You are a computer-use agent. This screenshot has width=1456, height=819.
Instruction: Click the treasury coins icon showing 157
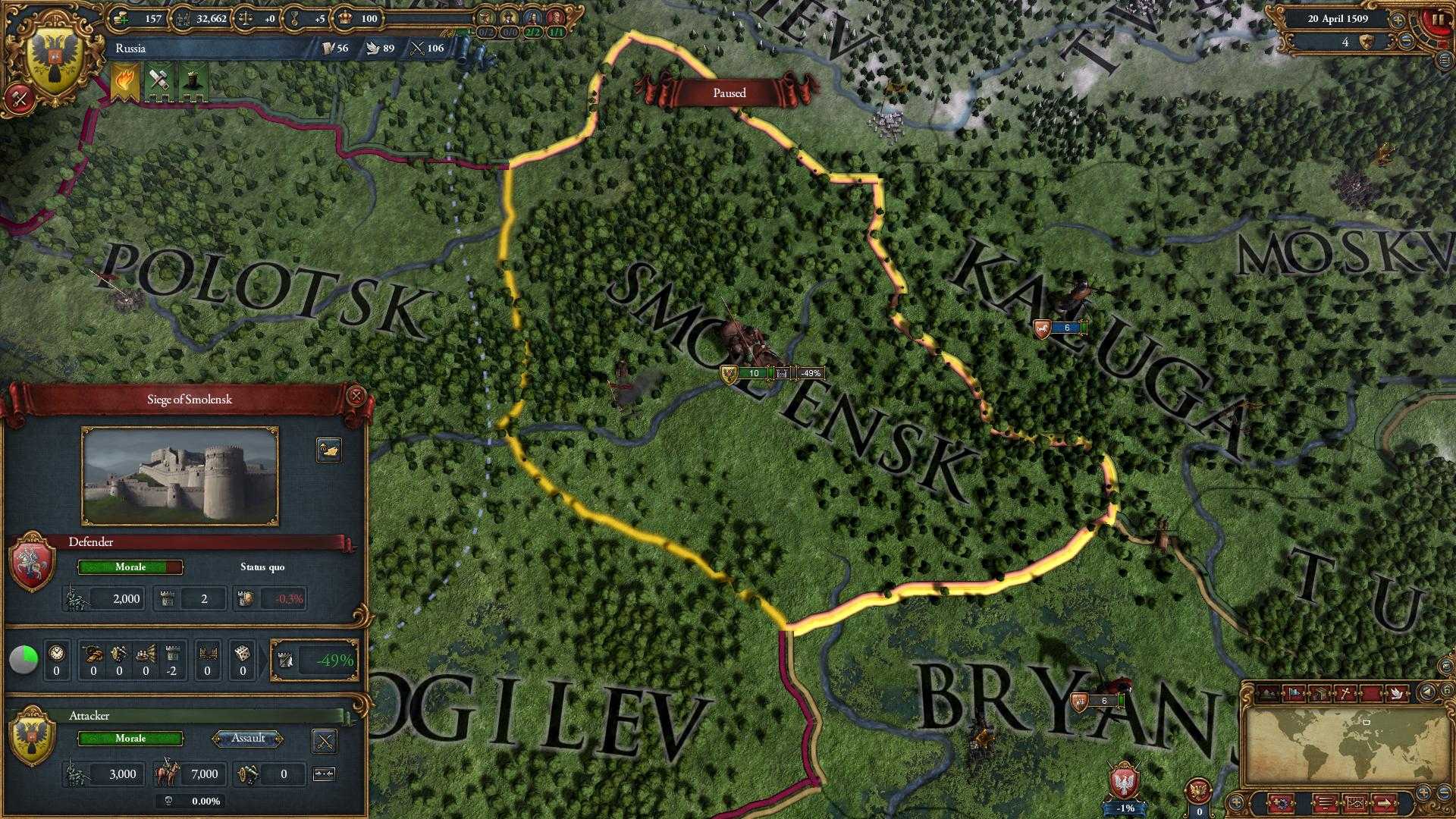tap(121, 19)
